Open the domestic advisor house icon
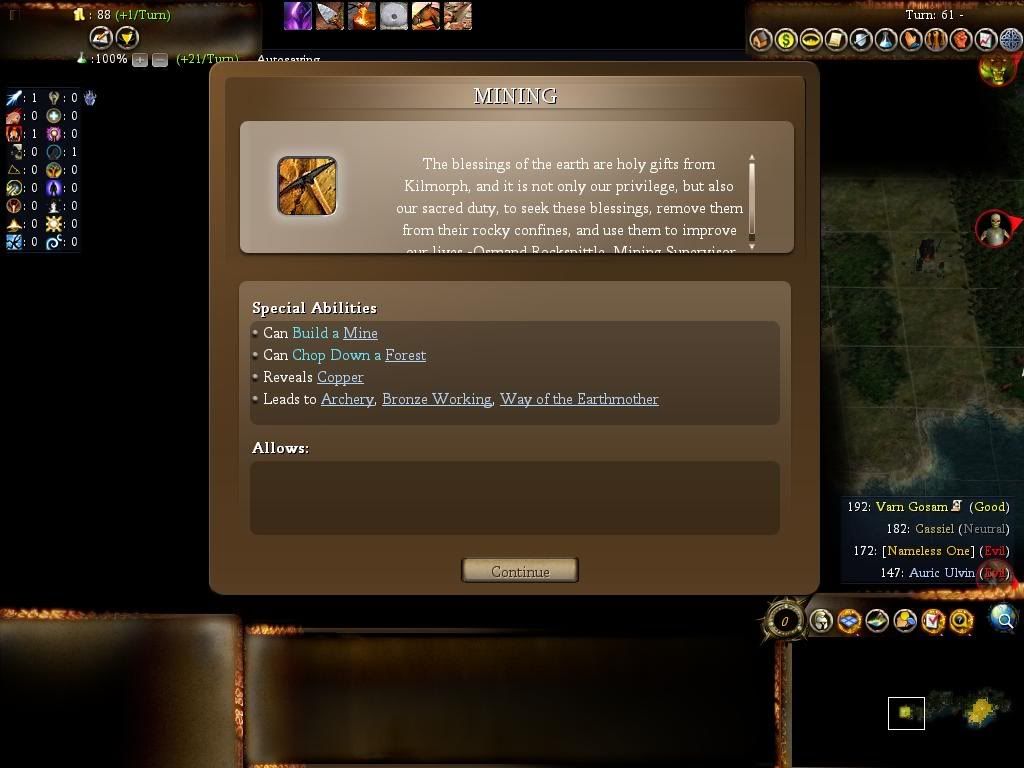The height and width of the screenshot is (768, 1024). tap(761, 40)
